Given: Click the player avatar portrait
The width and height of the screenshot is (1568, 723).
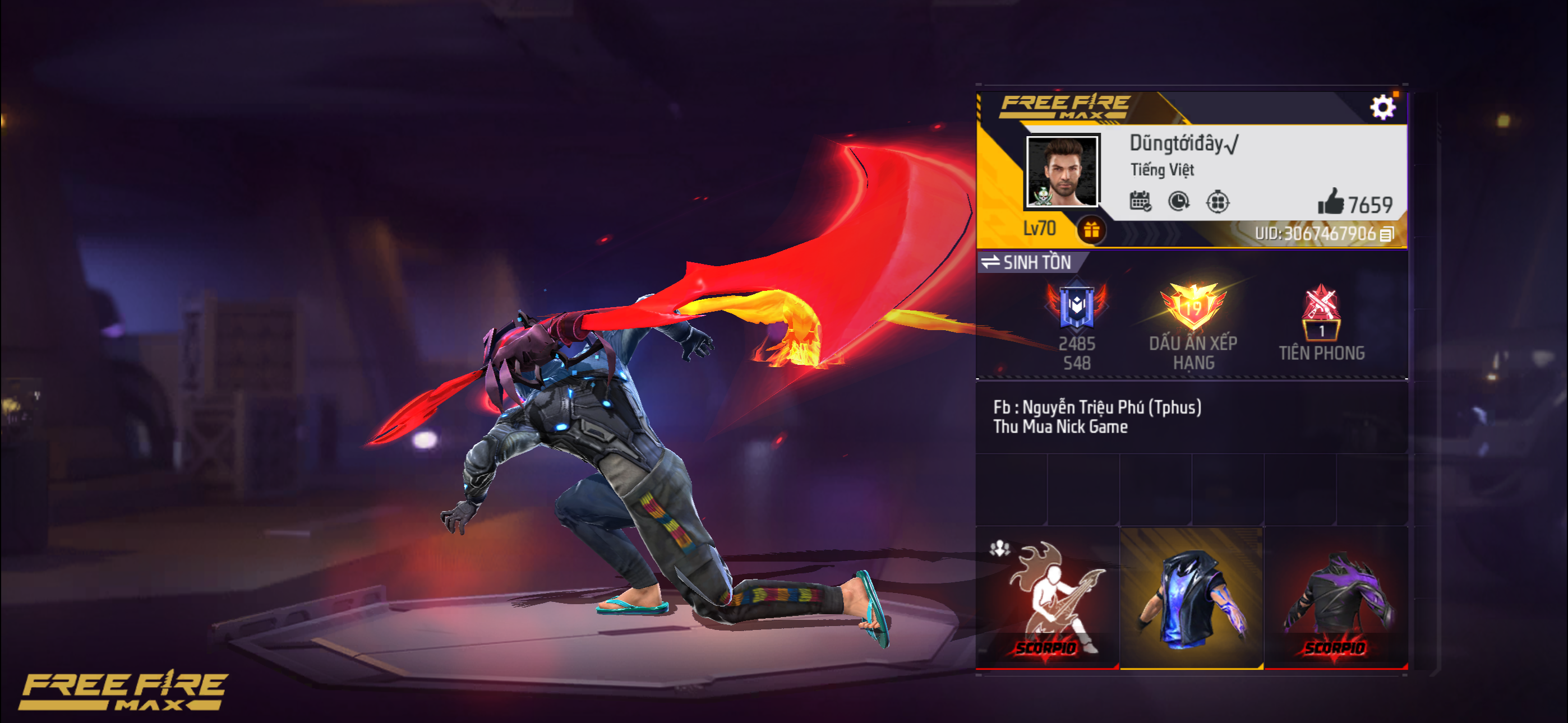Looking at the screenshot, I should point(1062,172).
